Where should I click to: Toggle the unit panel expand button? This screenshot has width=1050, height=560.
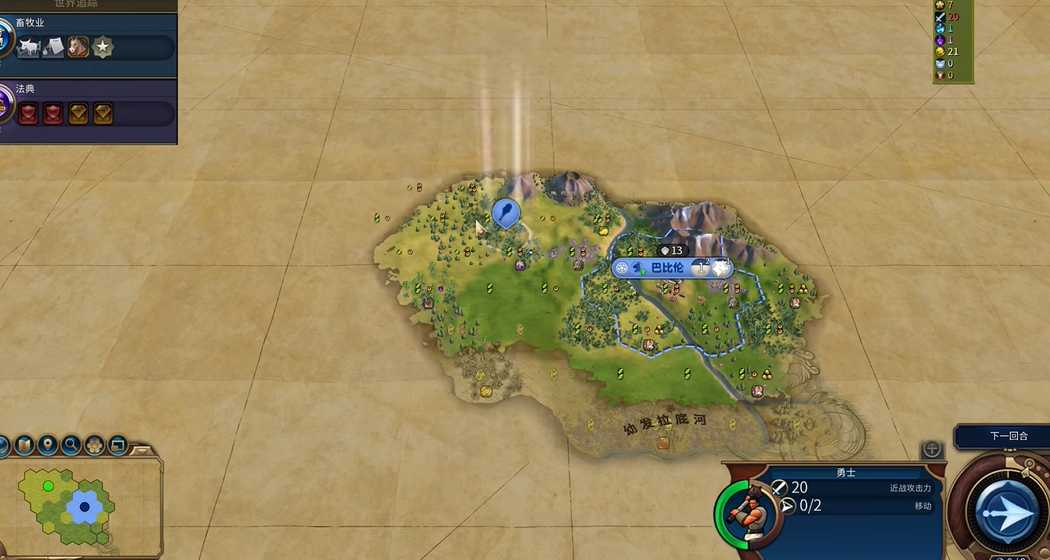click(x=932, y=449)
